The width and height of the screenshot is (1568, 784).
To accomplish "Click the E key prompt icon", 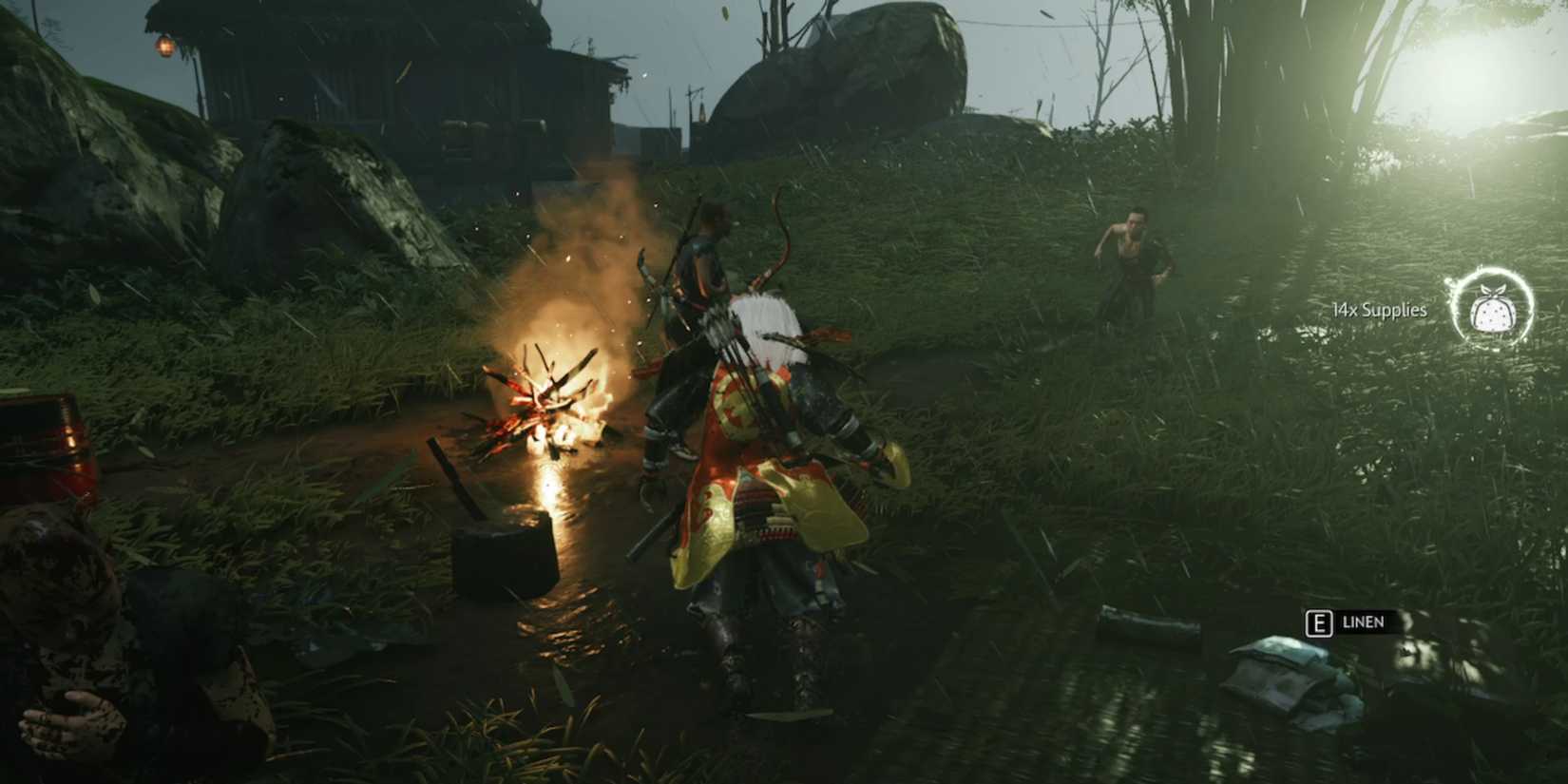I will [x=1320, y=621].
